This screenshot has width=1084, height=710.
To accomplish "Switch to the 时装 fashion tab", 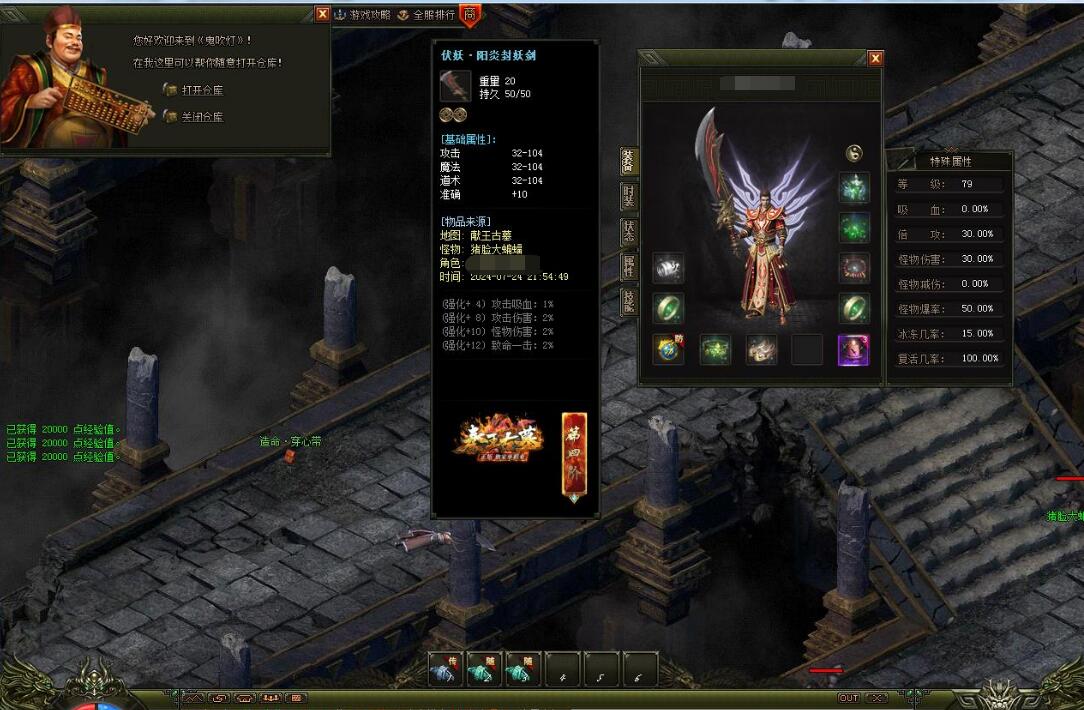I will [x=629, y=196].
